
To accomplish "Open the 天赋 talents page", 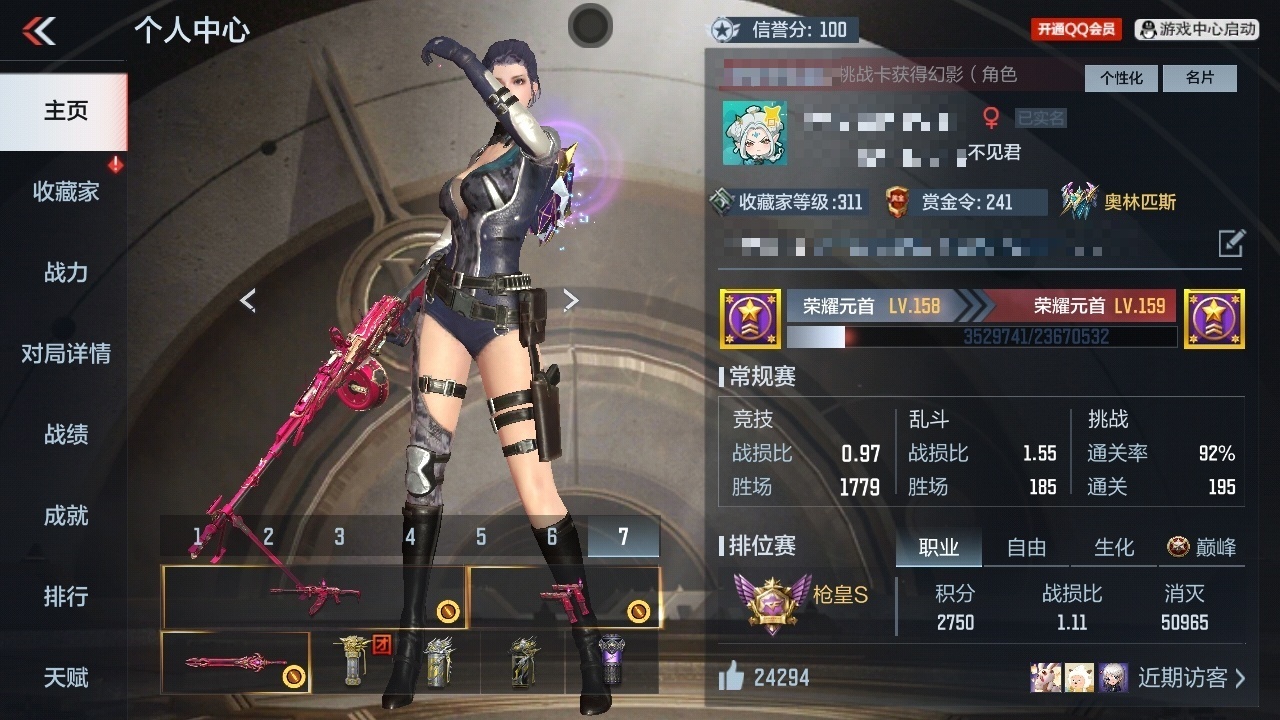I will tap(65, 678).
